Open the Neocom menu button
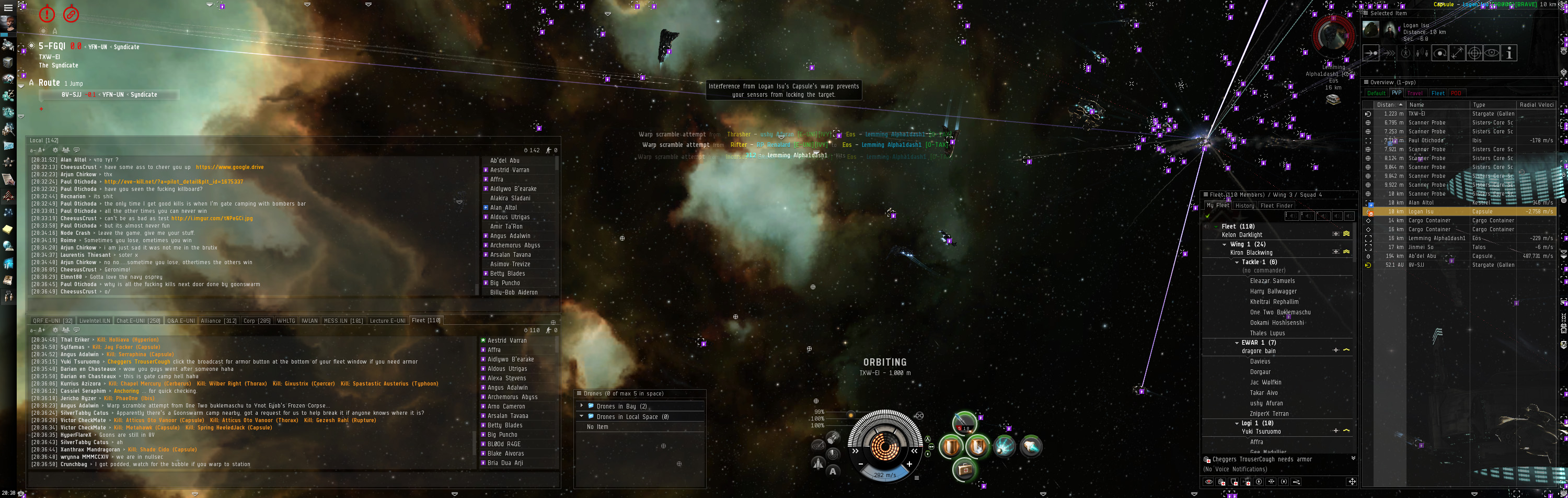This screenshot has width=1568, height=498. tap(8, 8)
